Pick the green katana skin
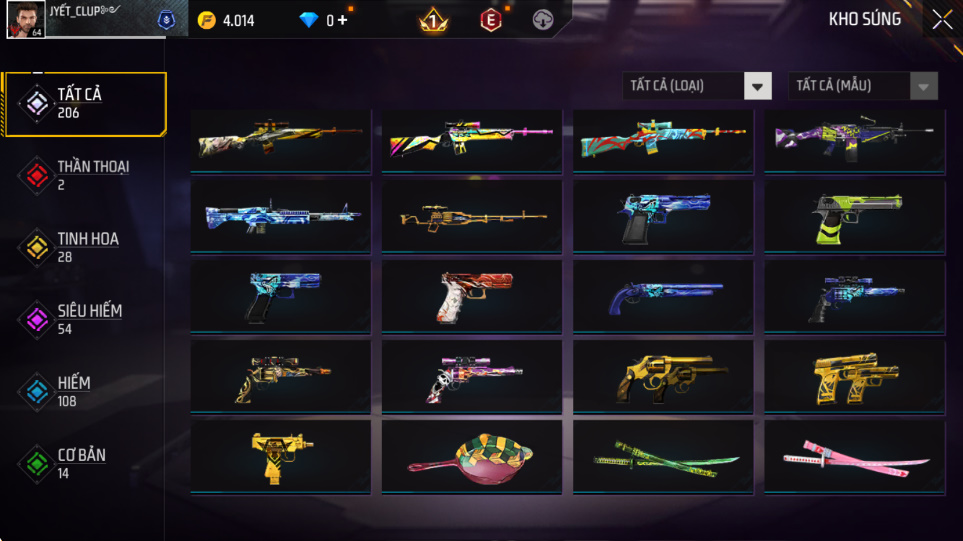 tap(663, 457)
